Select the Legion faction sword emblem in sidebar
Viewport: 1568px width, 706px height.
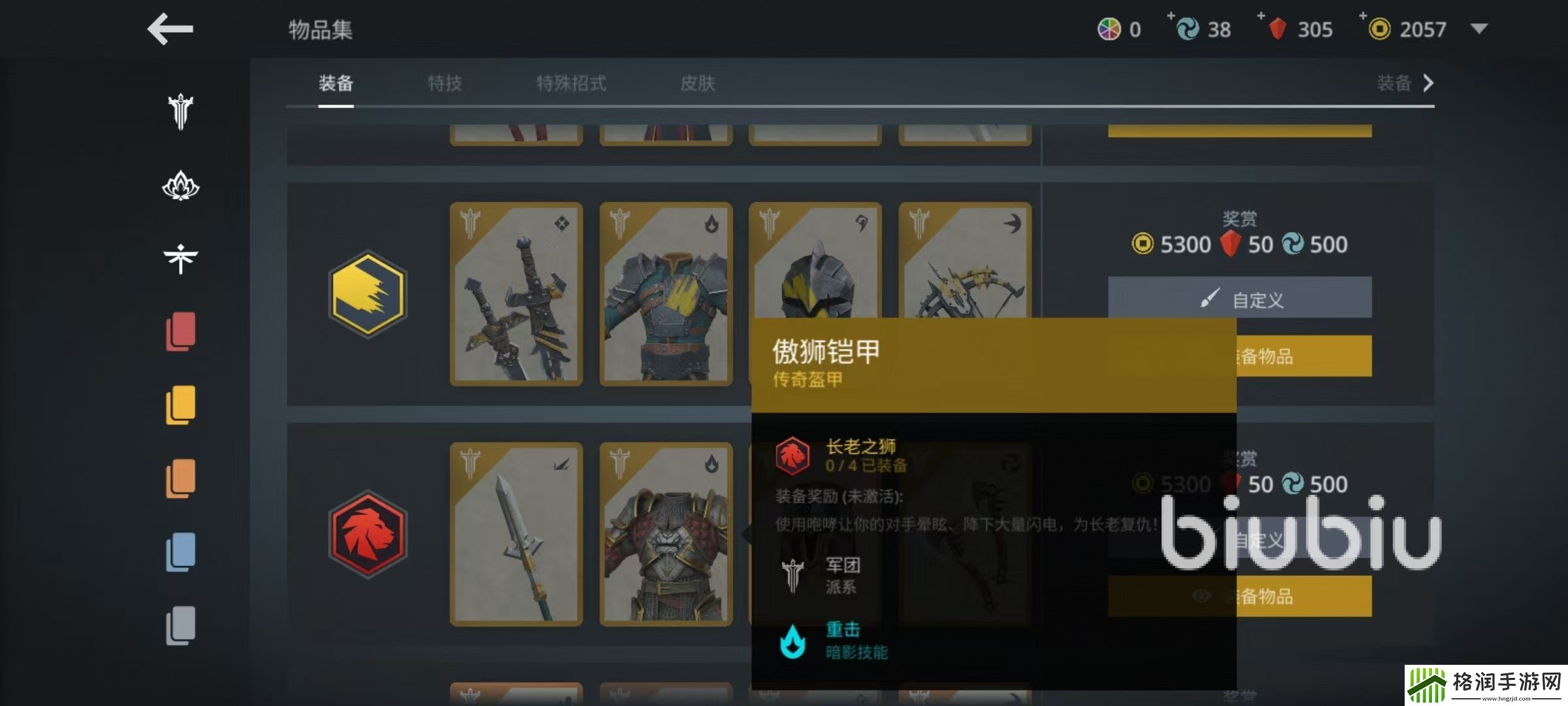(179, 111)
